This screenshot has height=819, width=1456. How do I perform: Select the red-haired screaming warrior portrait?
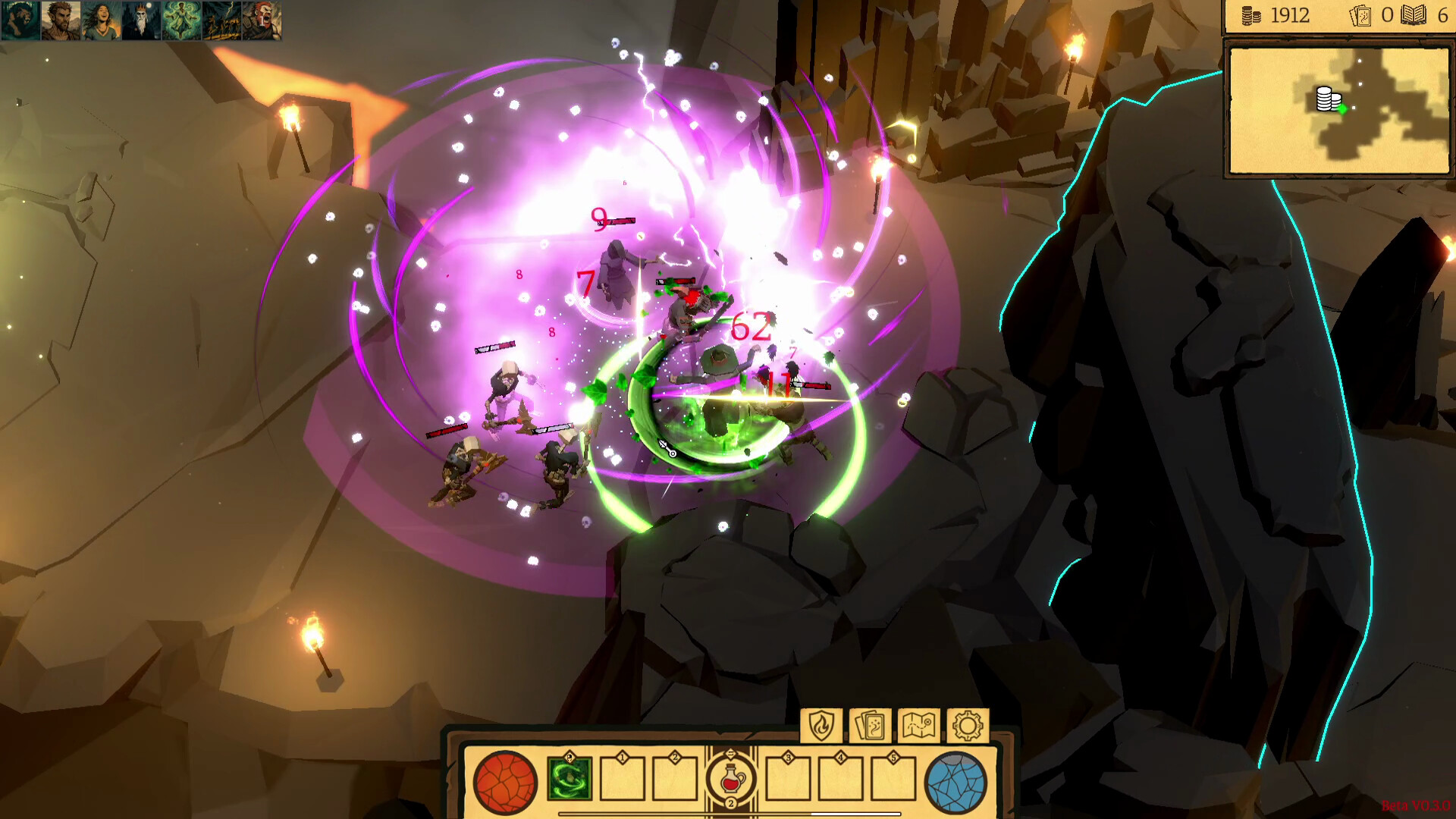[x=262, y=20]
